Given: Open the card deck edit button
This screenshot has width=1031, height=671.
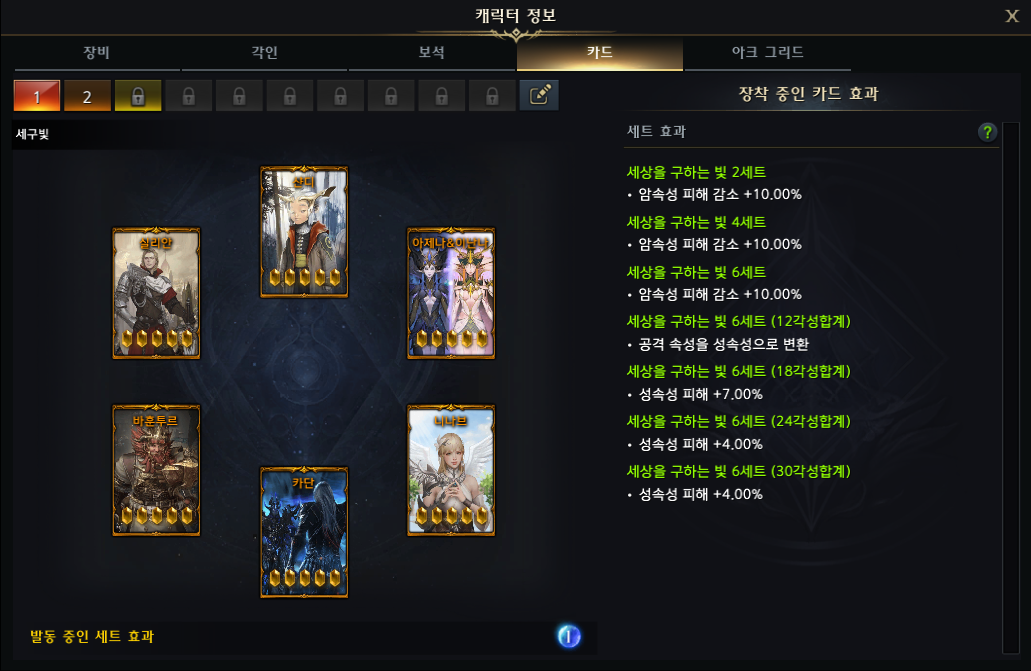Looking at the screenshot, I should (539, 96).
